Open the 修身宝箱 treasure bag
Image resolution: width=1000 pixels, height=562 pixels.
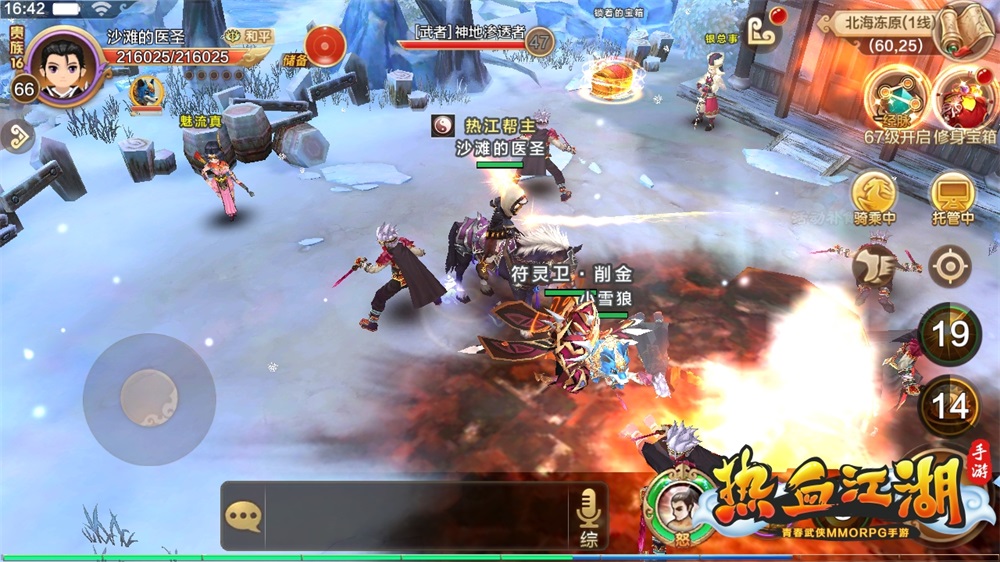pos(964,100)
